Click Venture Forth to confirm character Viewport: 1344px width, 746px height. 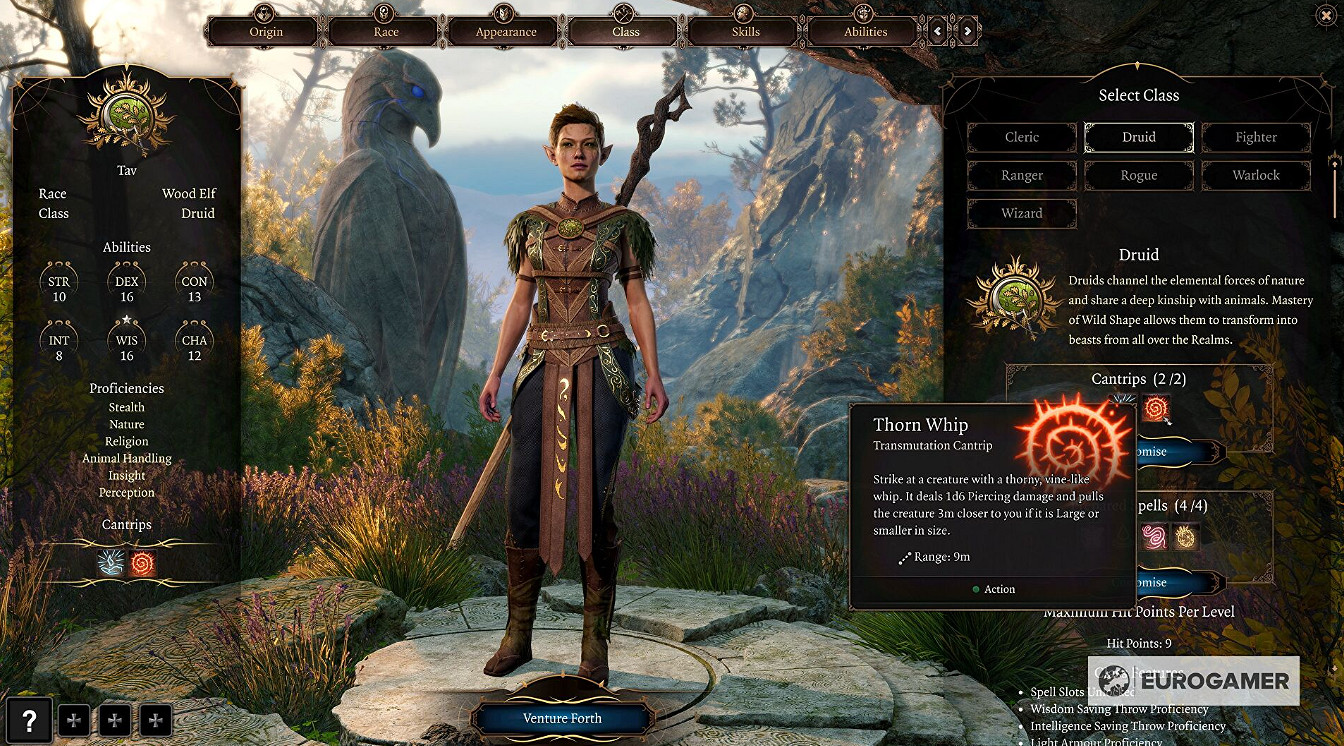point(562,718)
